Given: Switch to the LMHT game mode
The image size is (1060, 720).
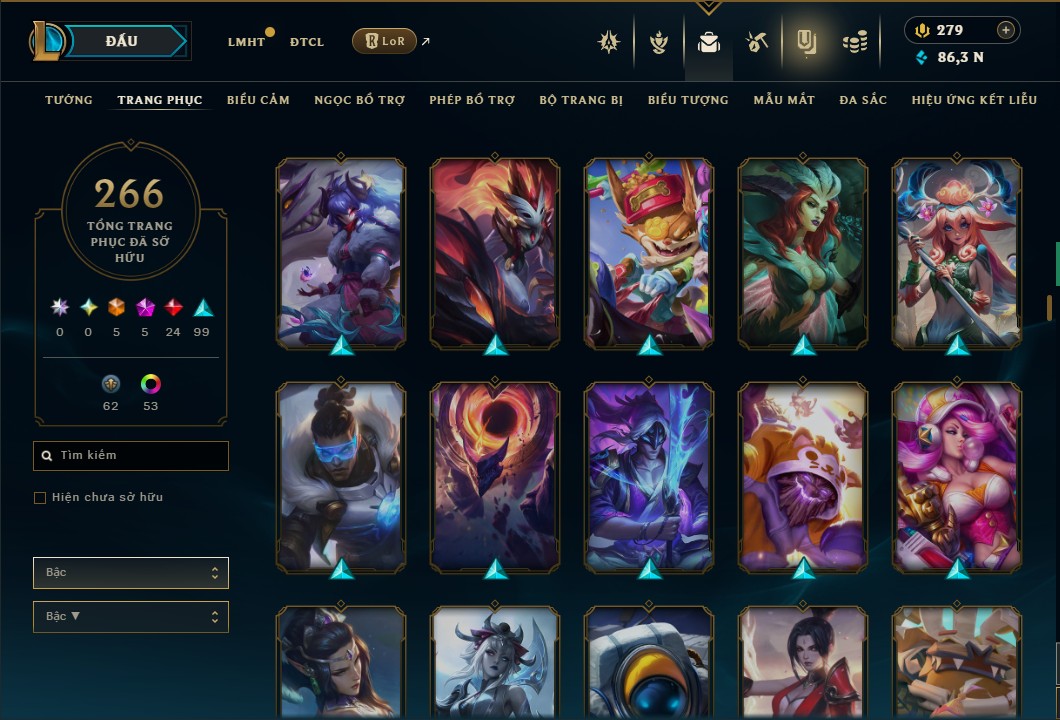Looking at the screenshot, I should click(246, 42).
